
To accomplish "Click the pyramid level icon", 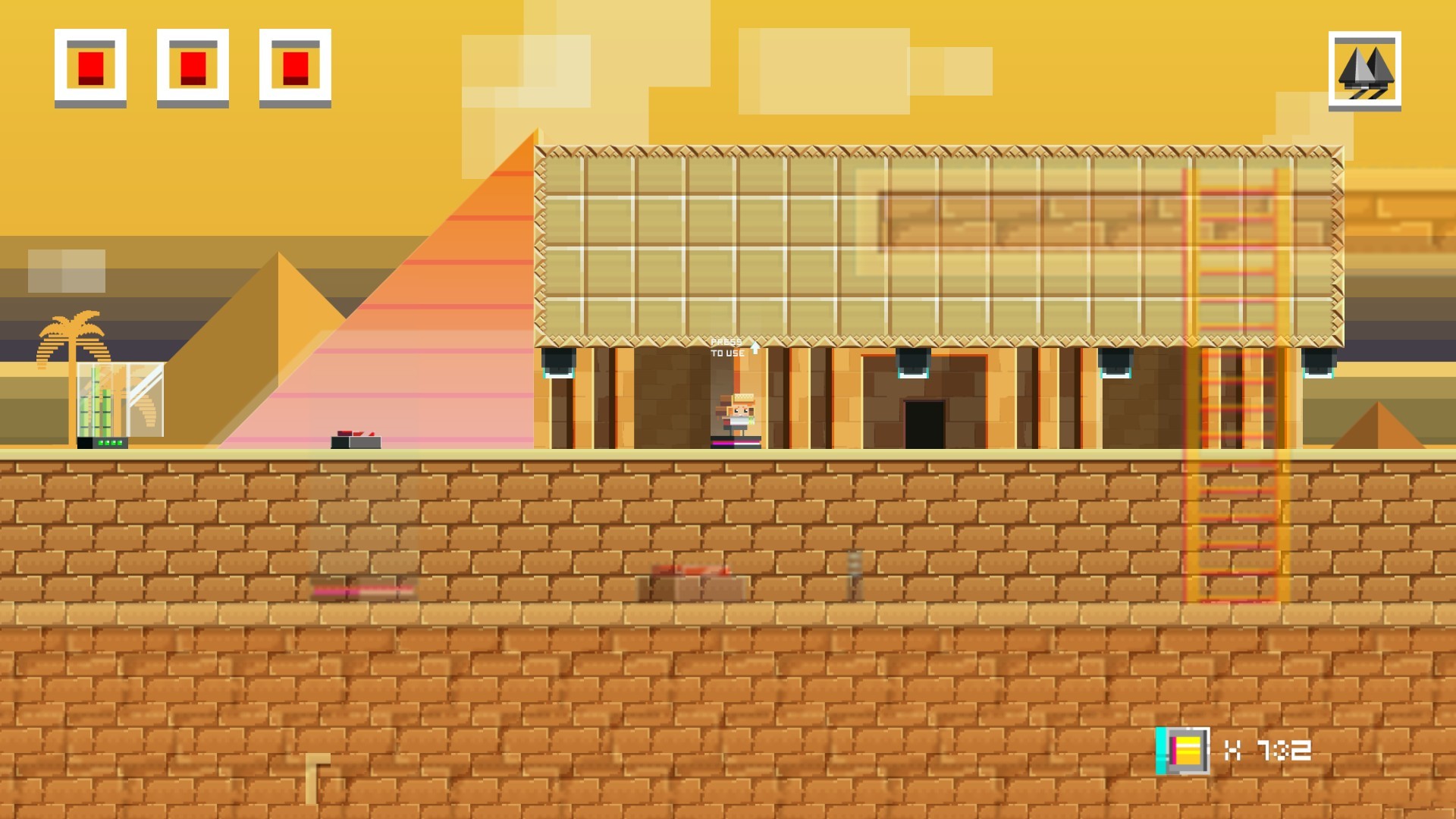I will [x=1364, y=71].
